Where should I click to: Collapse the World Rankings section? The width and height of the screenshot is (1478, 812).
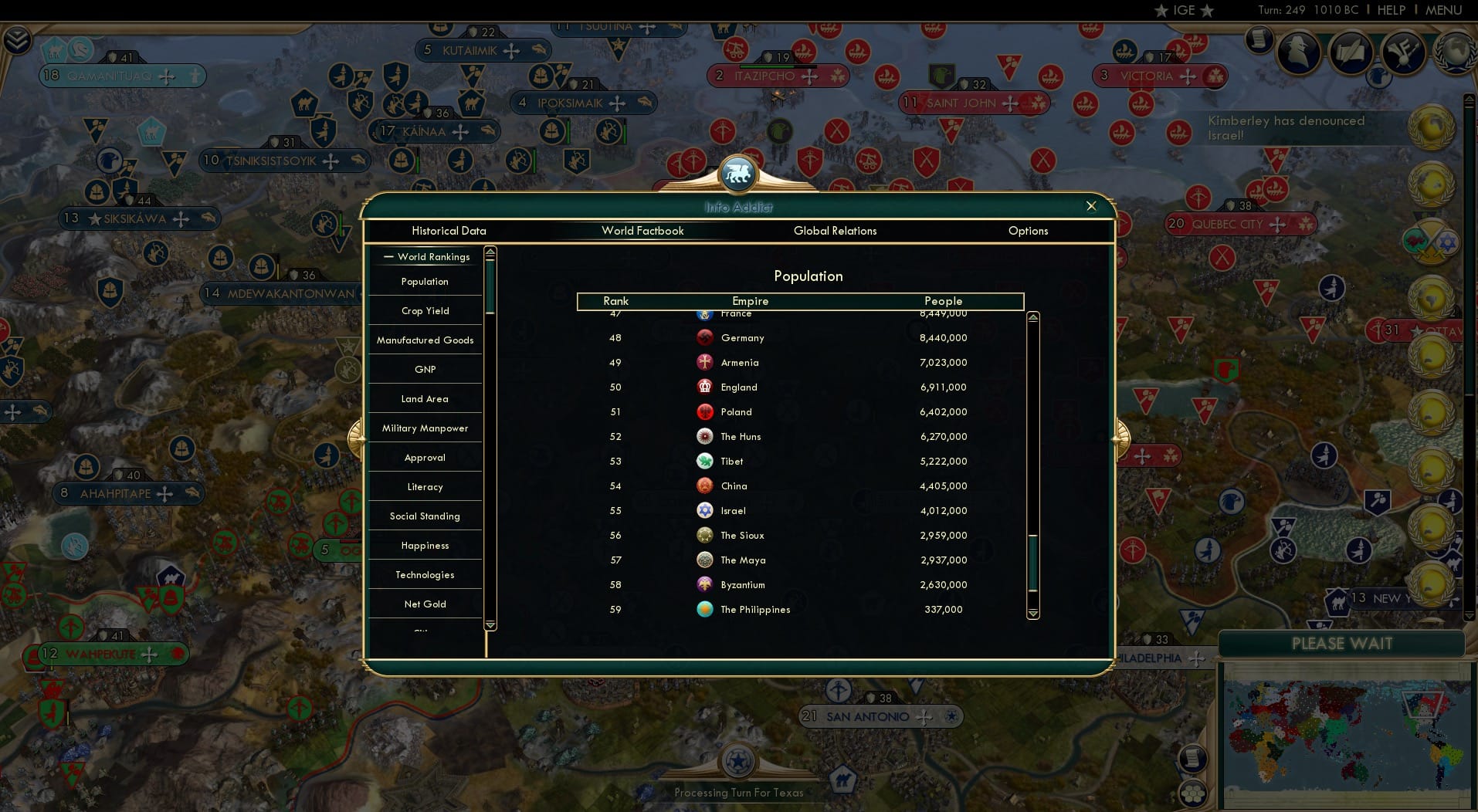pyautogui.click(x=388, y=257)
